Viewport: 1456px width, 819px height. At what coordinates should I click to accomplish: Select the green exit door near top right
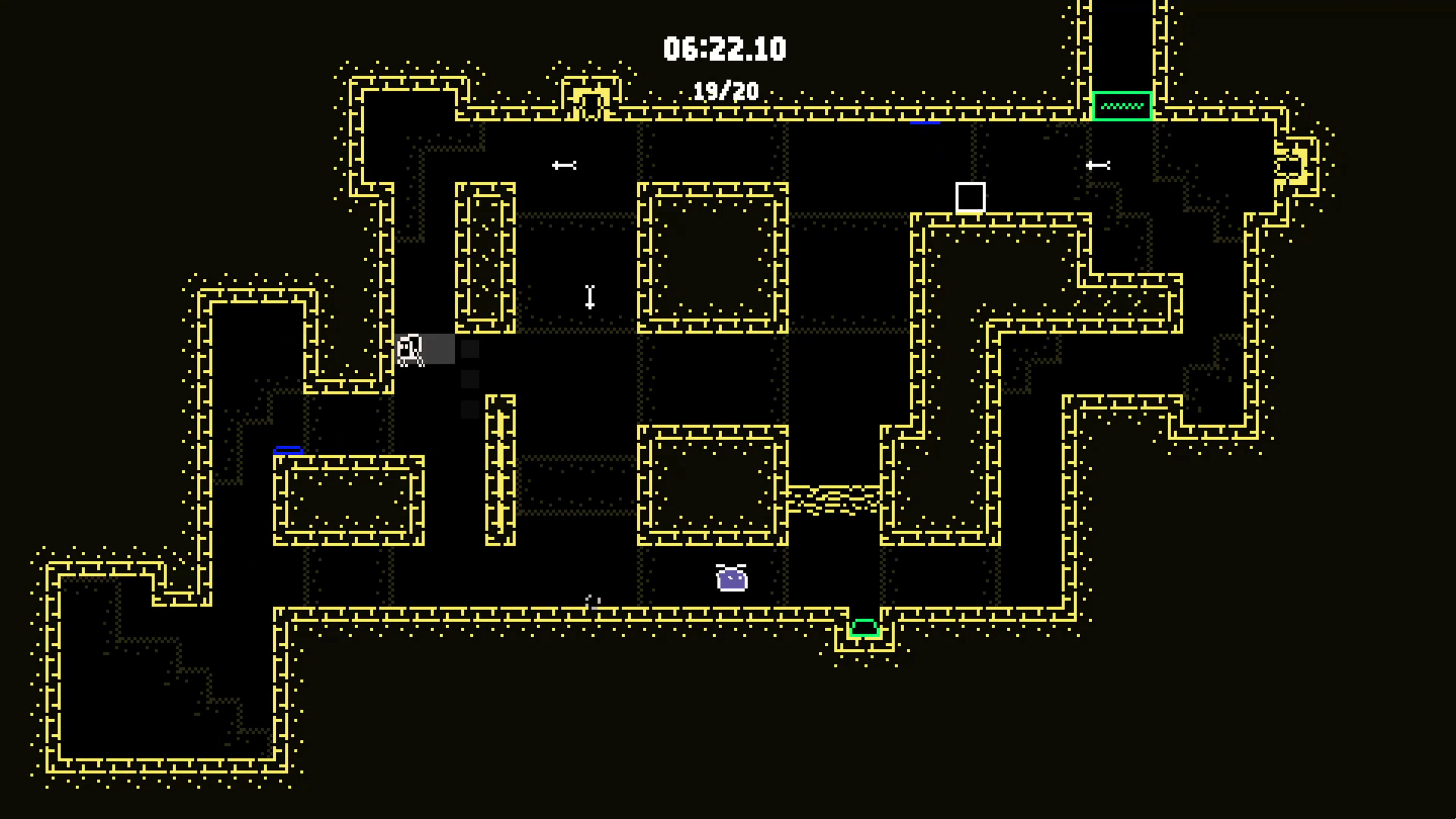(1122, 106)
